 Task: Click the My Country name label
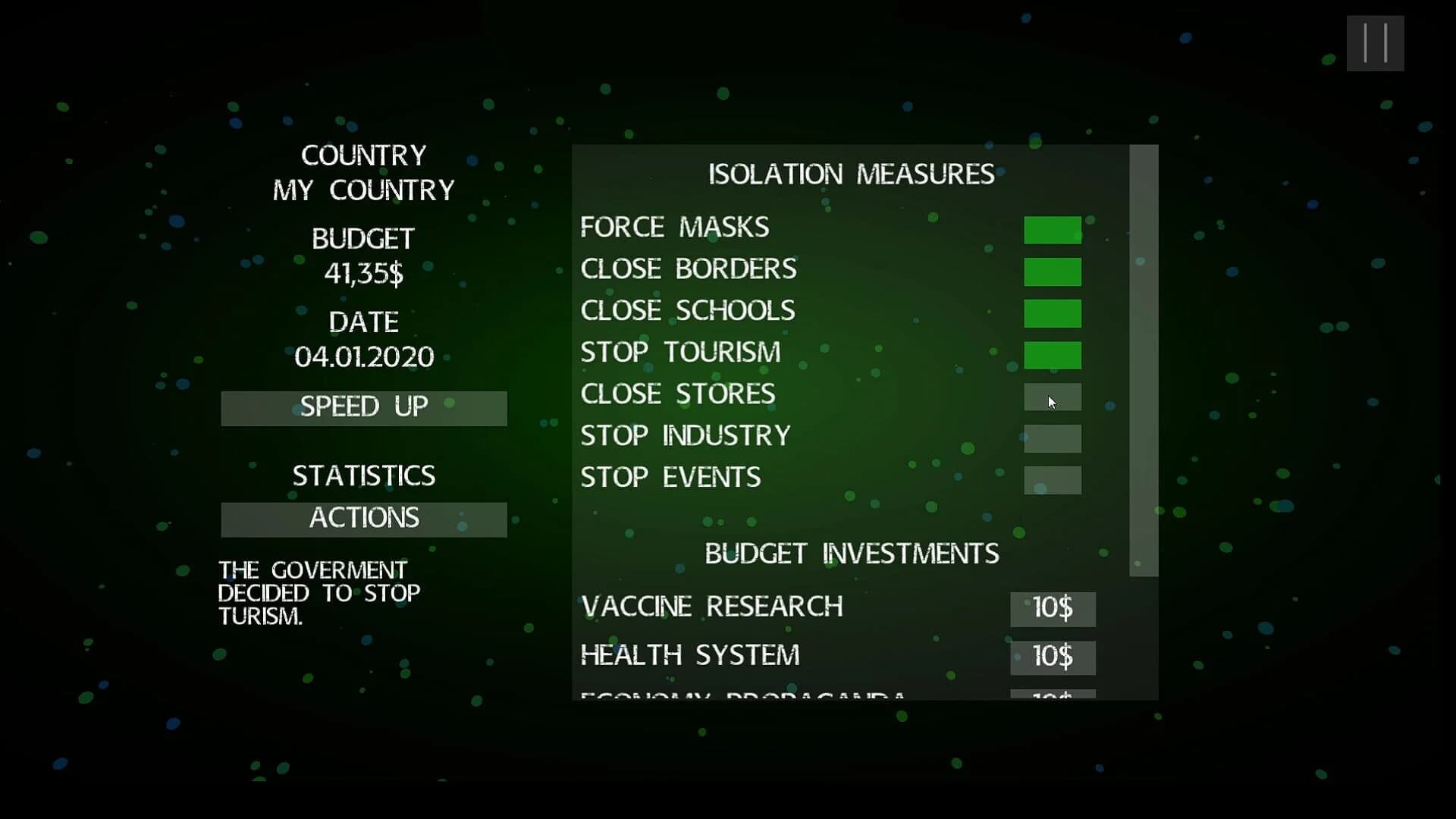click(x=364, y=190)
